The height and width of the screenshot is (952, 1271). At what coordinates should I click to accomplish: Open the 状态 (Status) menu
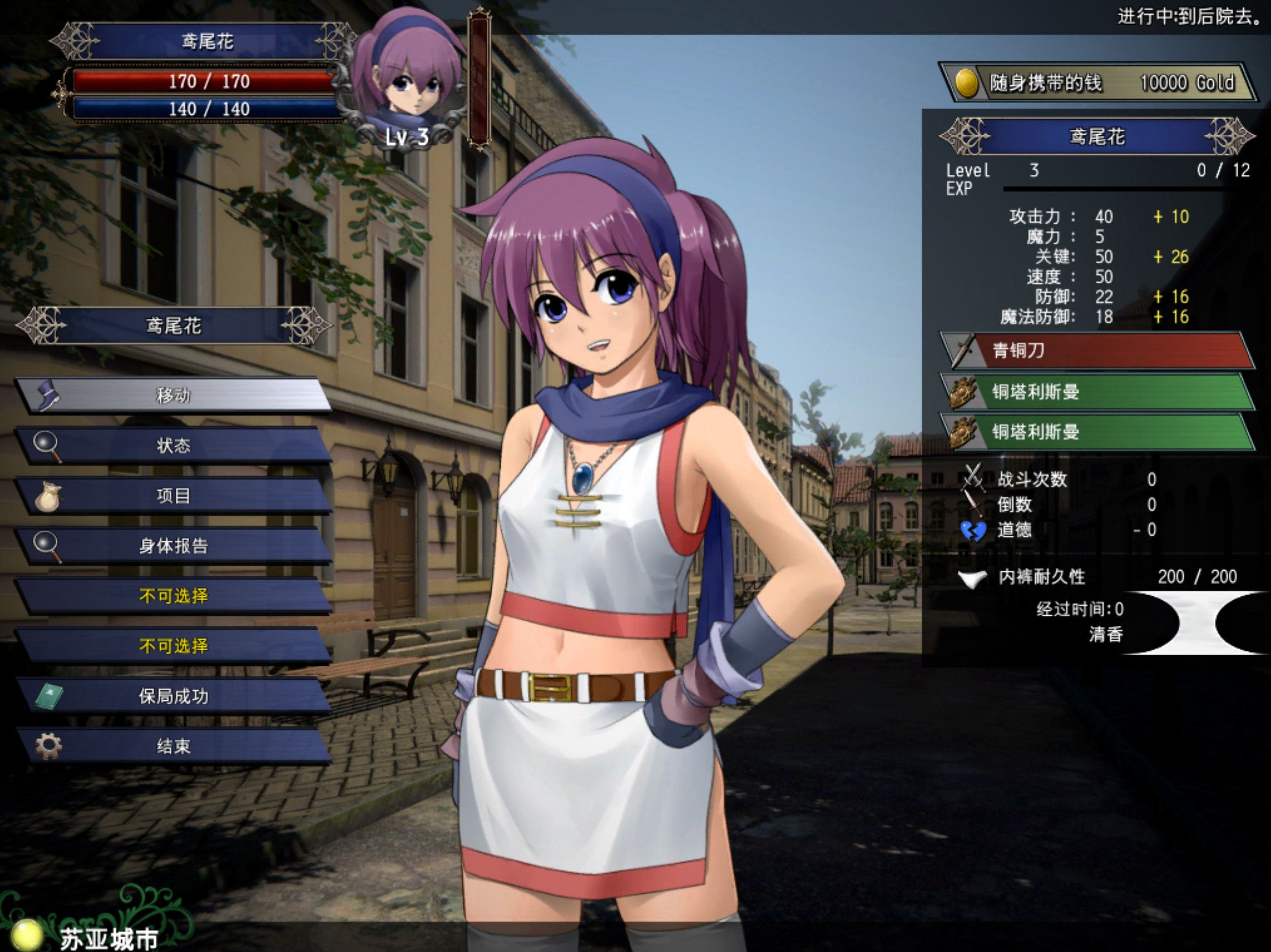tap(173, 445)
